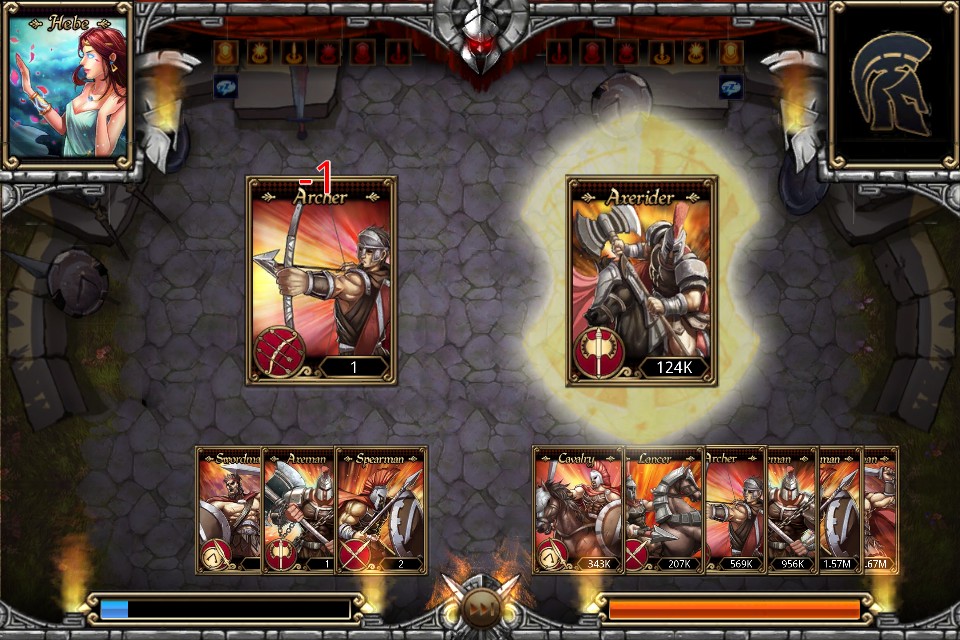Click the blue sleep bubble on the enemy side
Image resolution: width=960 pixels, height=640 pixels.
pyautogui.click(x=731, y=87)
